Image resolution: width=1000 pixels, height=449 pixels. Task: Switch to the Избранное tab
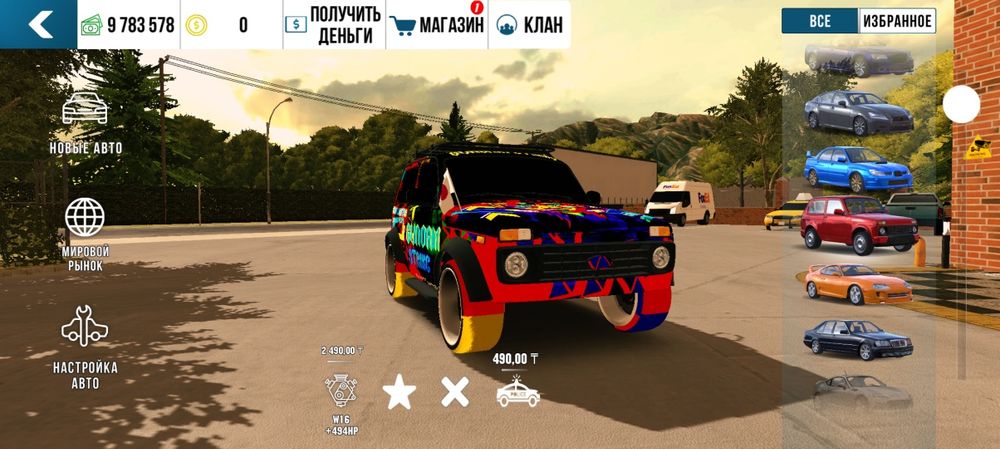(x=896, y=21)
